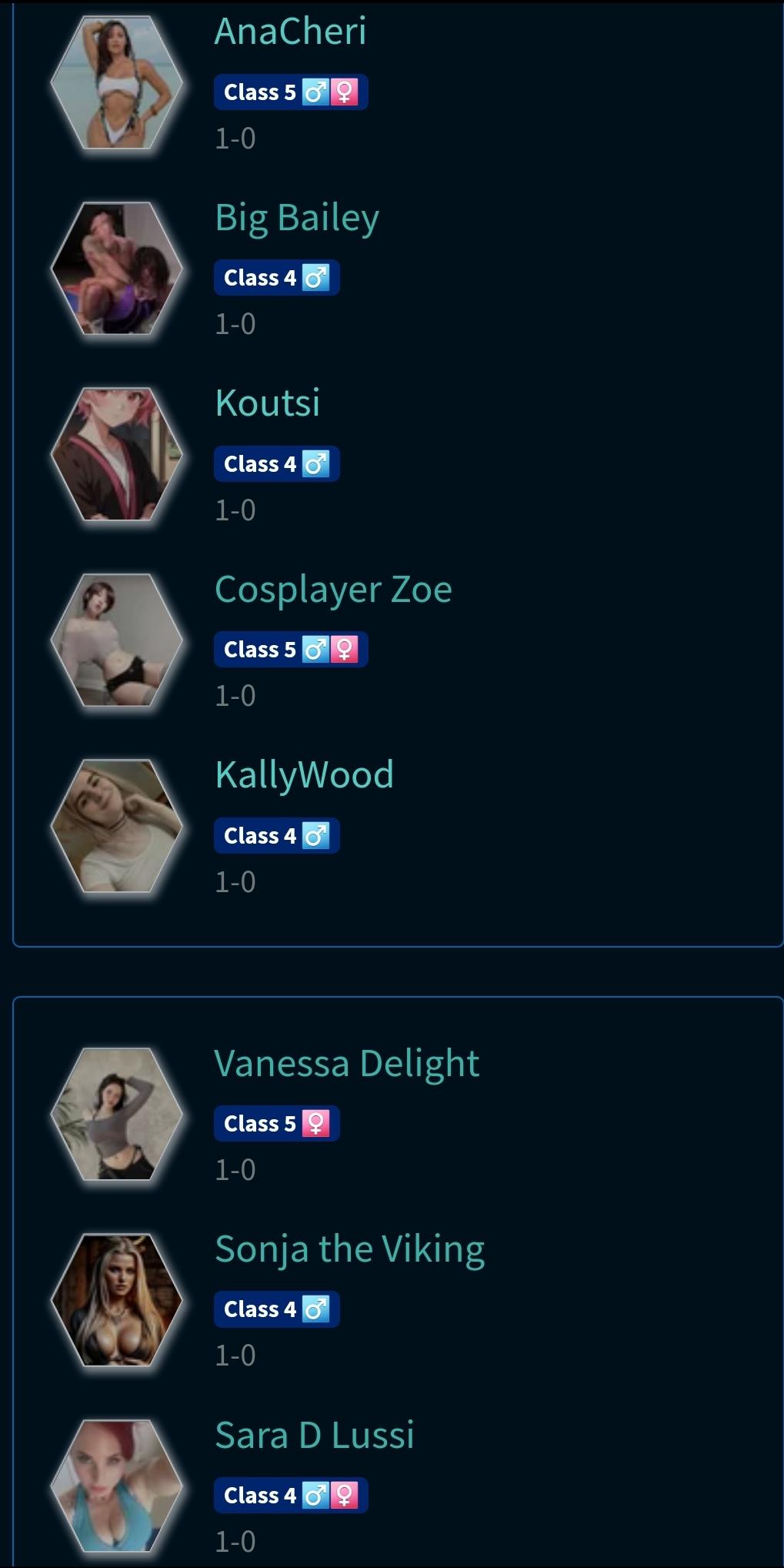This screenshot has height=1568, width=784.
Task: Click Big Bailey's hexagon avatar
Action: [116, 268]
